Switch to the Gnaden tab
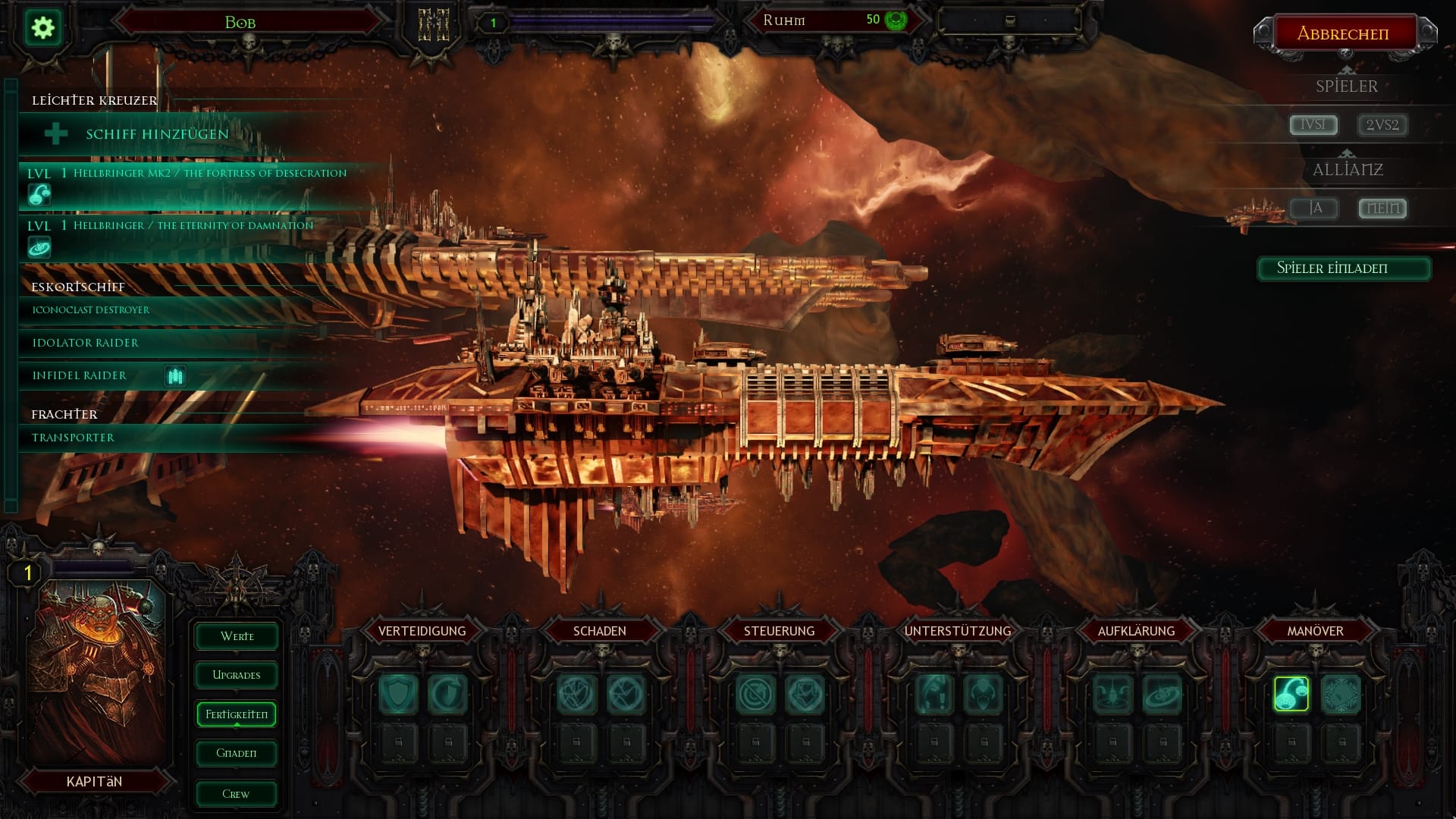1456x819 pixels. click(237, 753)
